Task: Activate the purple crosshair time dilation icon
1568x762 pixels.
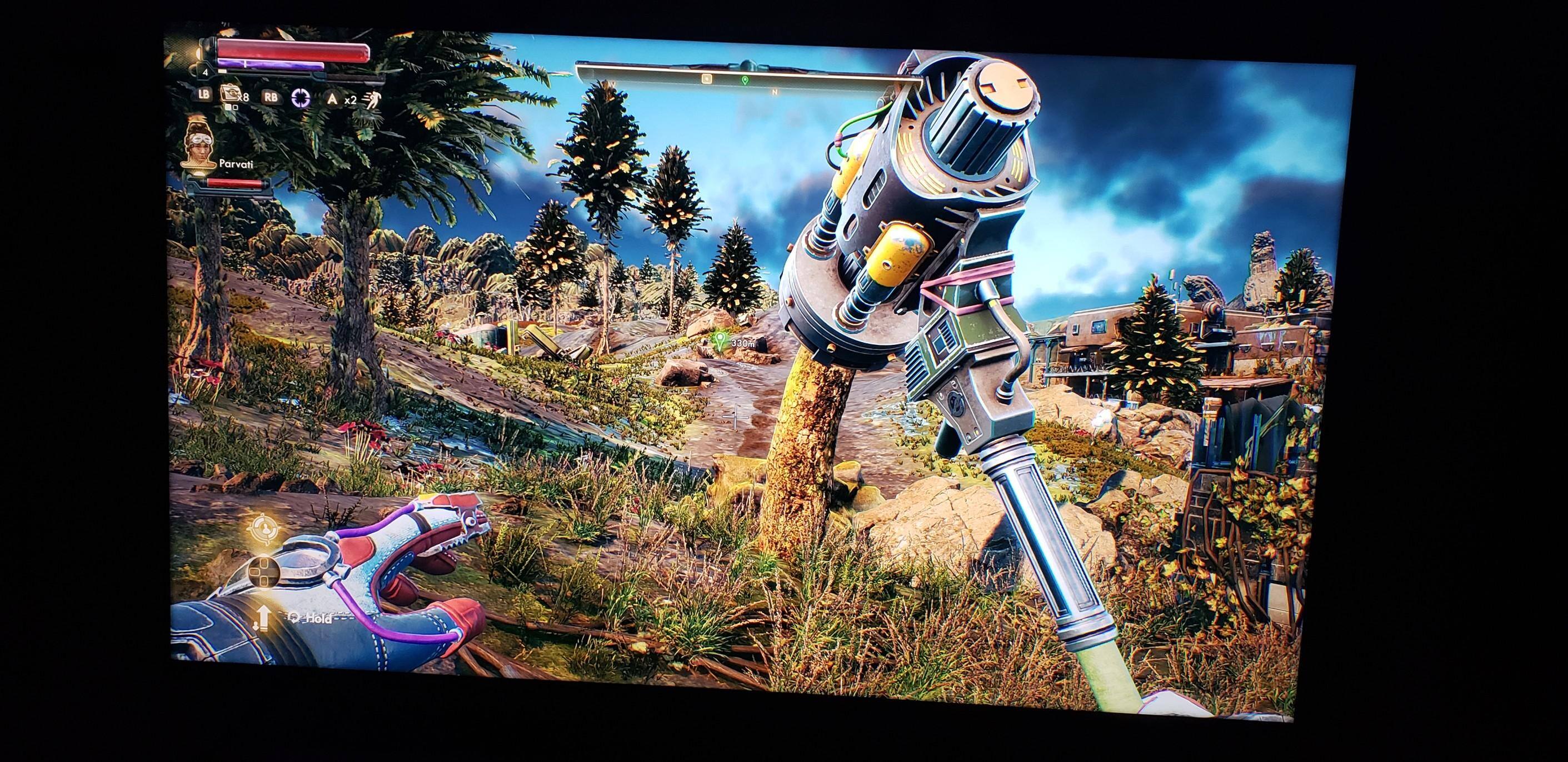Action: 300,97
